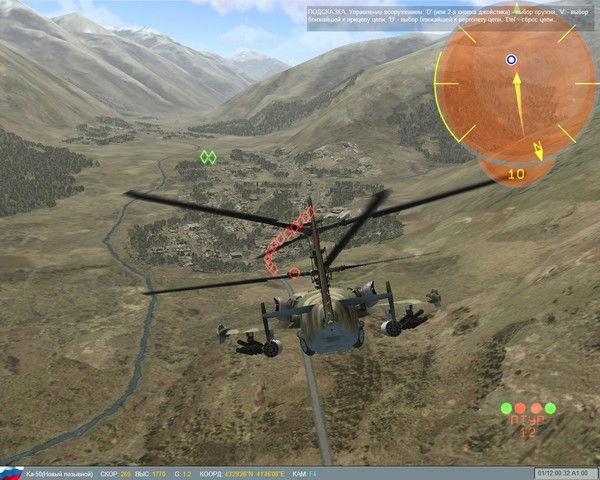The image size is (600, 480).
Task: Select the blue target marker on the radar
Action: tap(511, 59)
